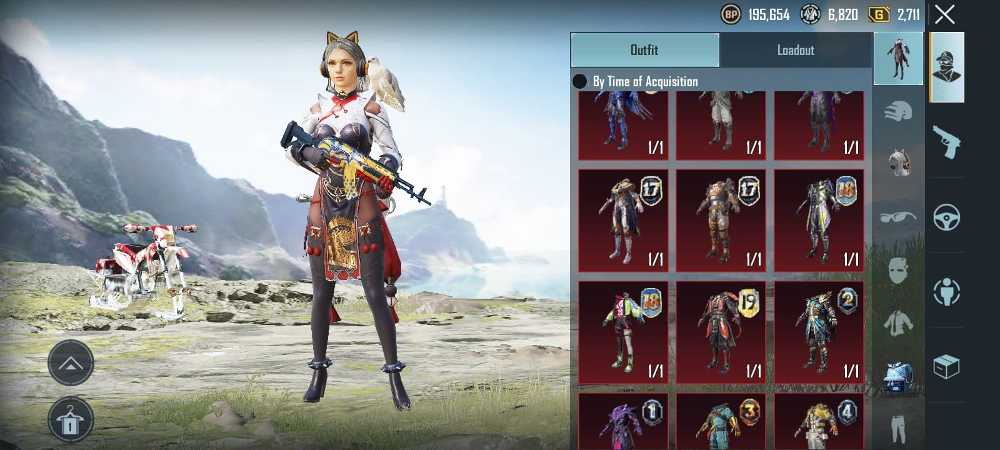Open the character outfits section
The height and width of the screenshot is (450, 1000).
(946, 67)
